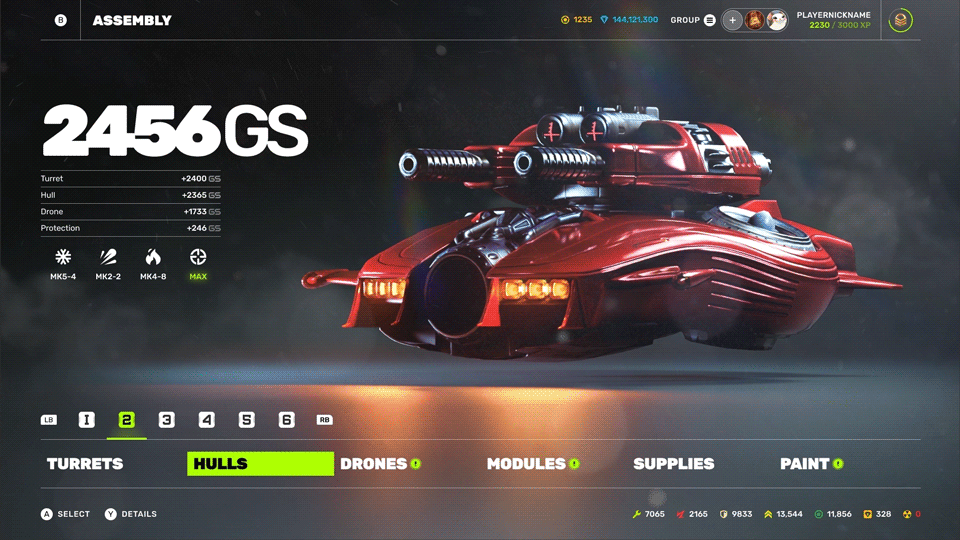The image size is (960, 540).
Task: Select the MK4-8 flame module icon
Action: pyautogui.click(x=153, y=257)
